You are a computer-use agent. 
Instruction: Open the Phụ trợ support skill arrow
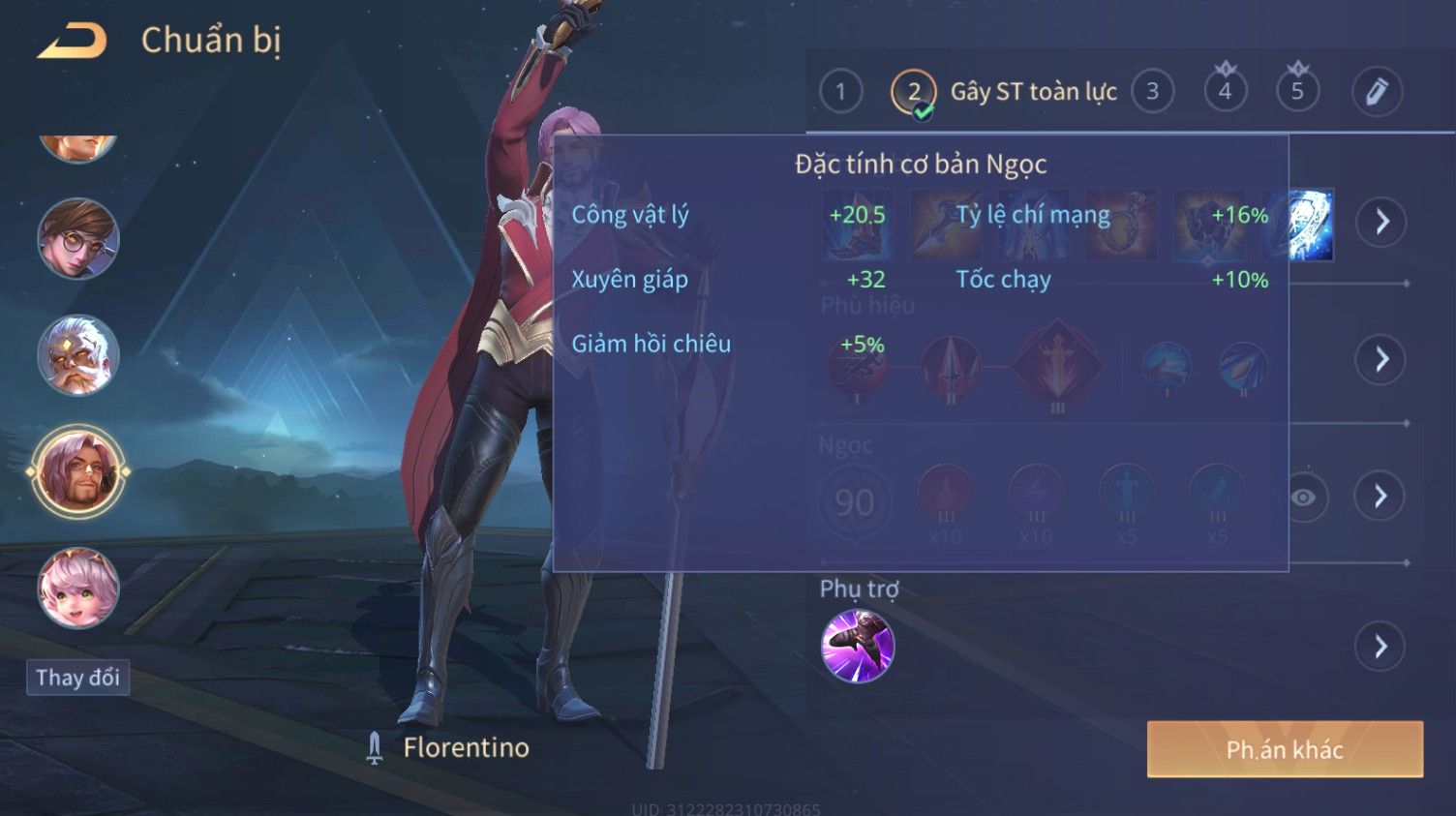[x=1380, y=646]
